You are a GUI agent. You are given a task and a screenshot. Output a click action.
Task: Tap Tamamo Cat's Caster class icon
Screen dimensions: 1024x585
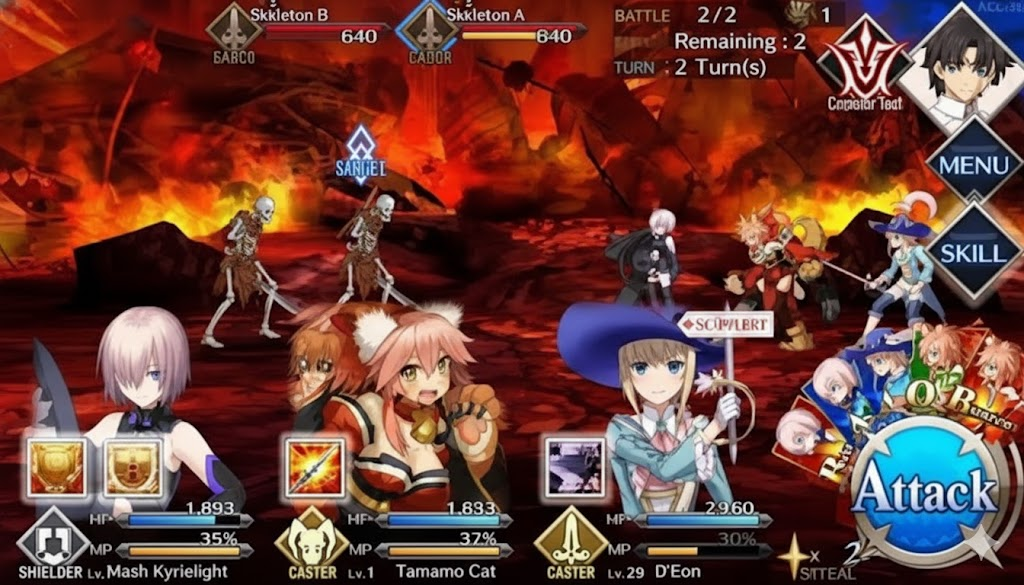[x=310, y=543]
